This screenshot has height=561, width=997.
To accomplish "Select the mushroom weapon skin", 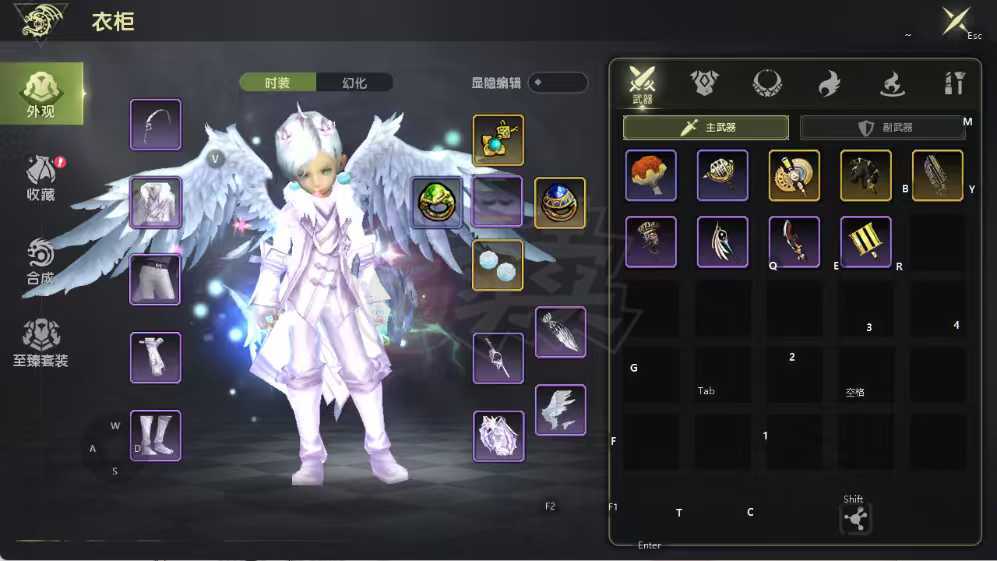I will point(651,176).
